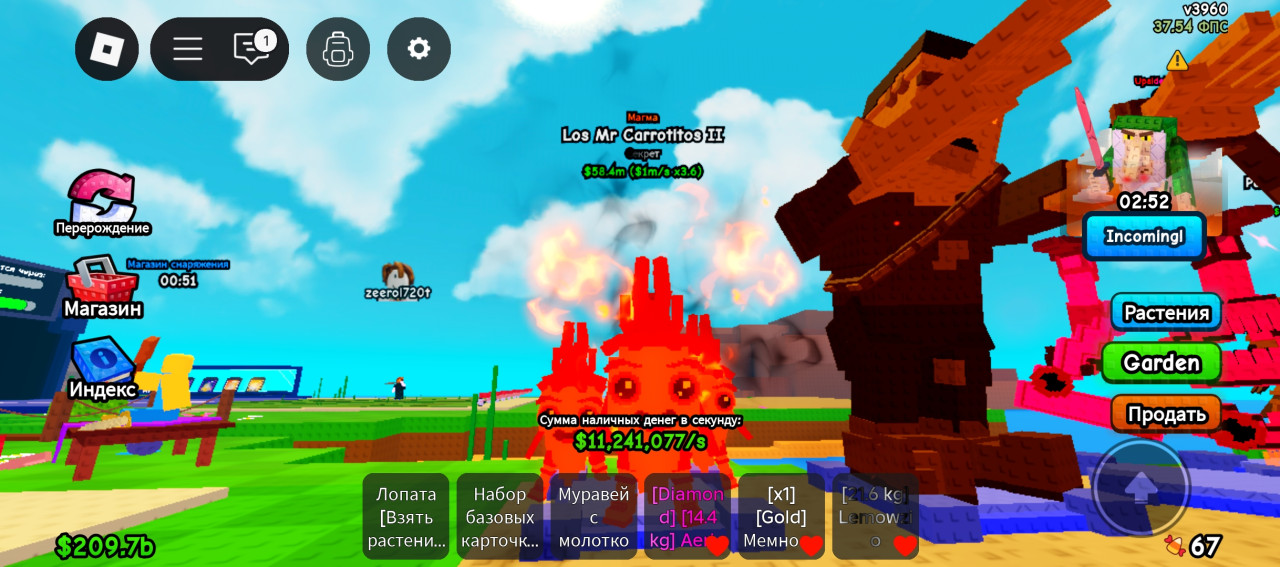This screenshot has width=1280, height=567.
Task: Click the blue Incoming! button
Action: pos(1144,237)
